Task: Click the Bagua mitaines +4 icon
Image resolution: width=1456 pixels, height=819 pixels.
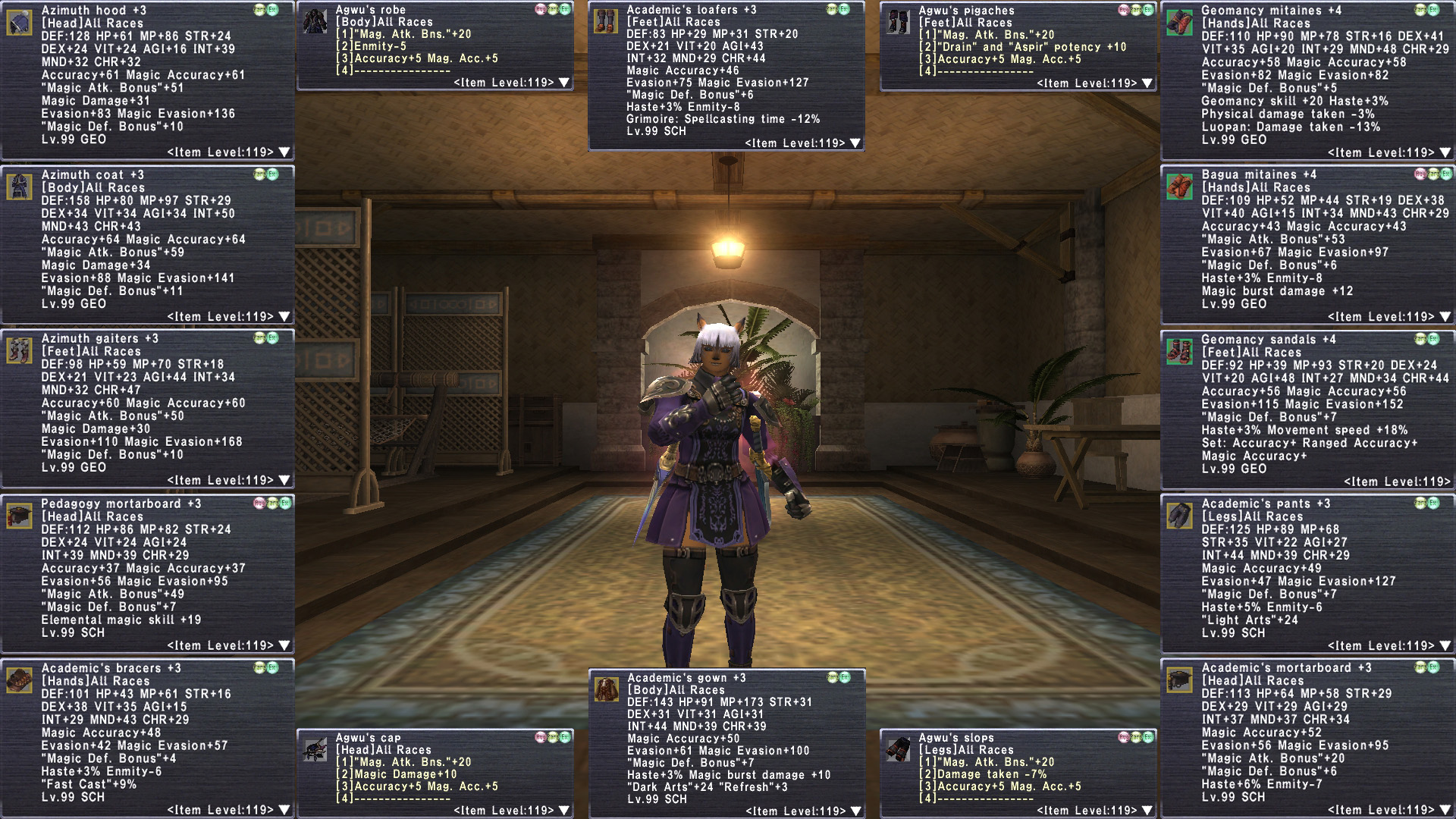Action: pyautogui.click(x=1179, y=187)
